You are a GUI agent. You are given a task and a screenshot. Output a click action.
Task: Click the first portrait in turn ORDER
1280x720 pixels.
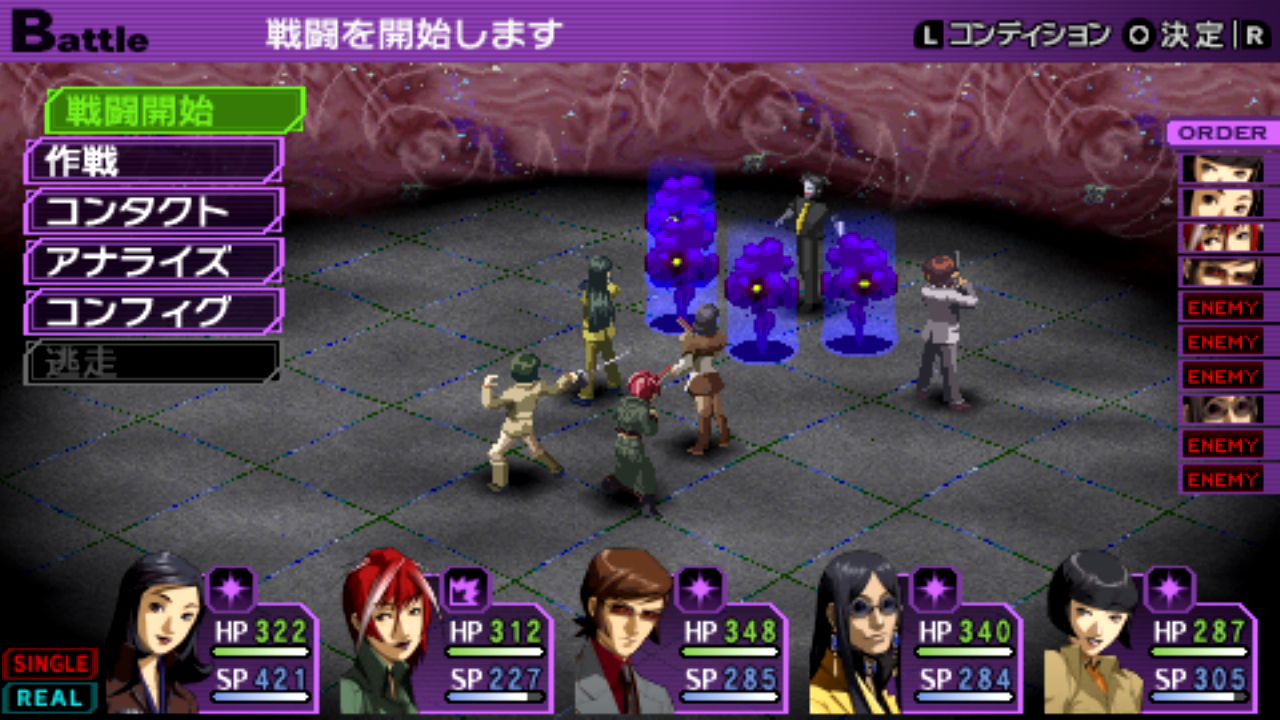pyautogui.click(x=1222, y=168)
